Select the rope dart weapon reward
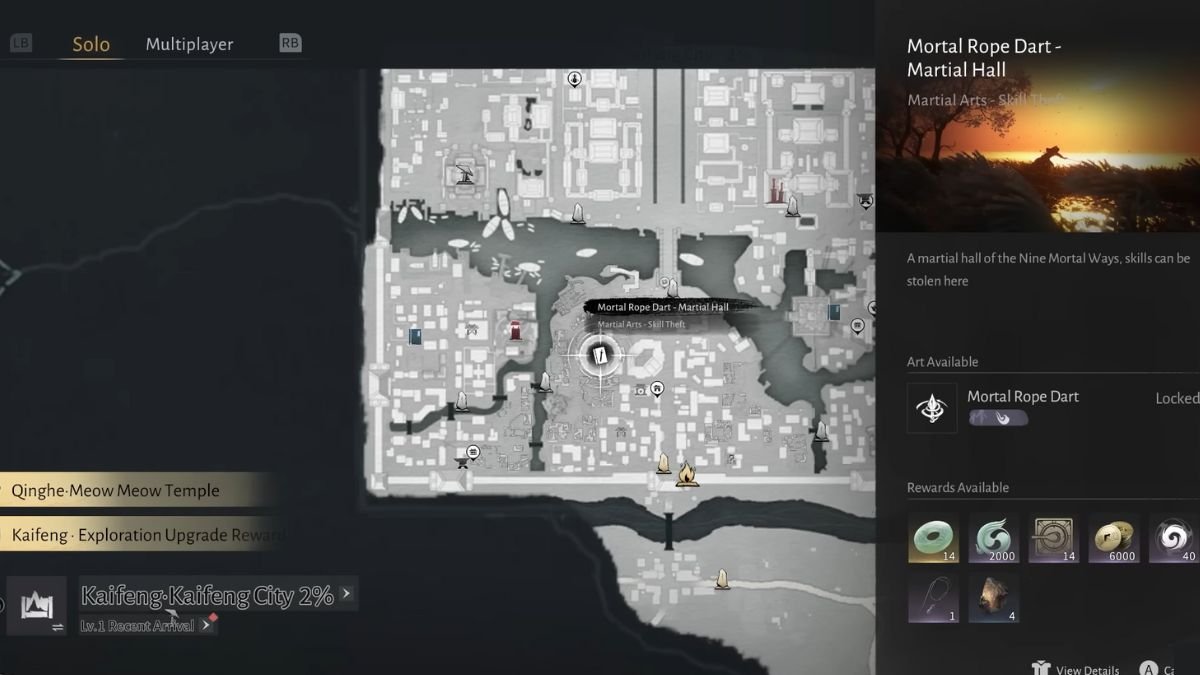1200x675 pixels. (x=933, y=598)
